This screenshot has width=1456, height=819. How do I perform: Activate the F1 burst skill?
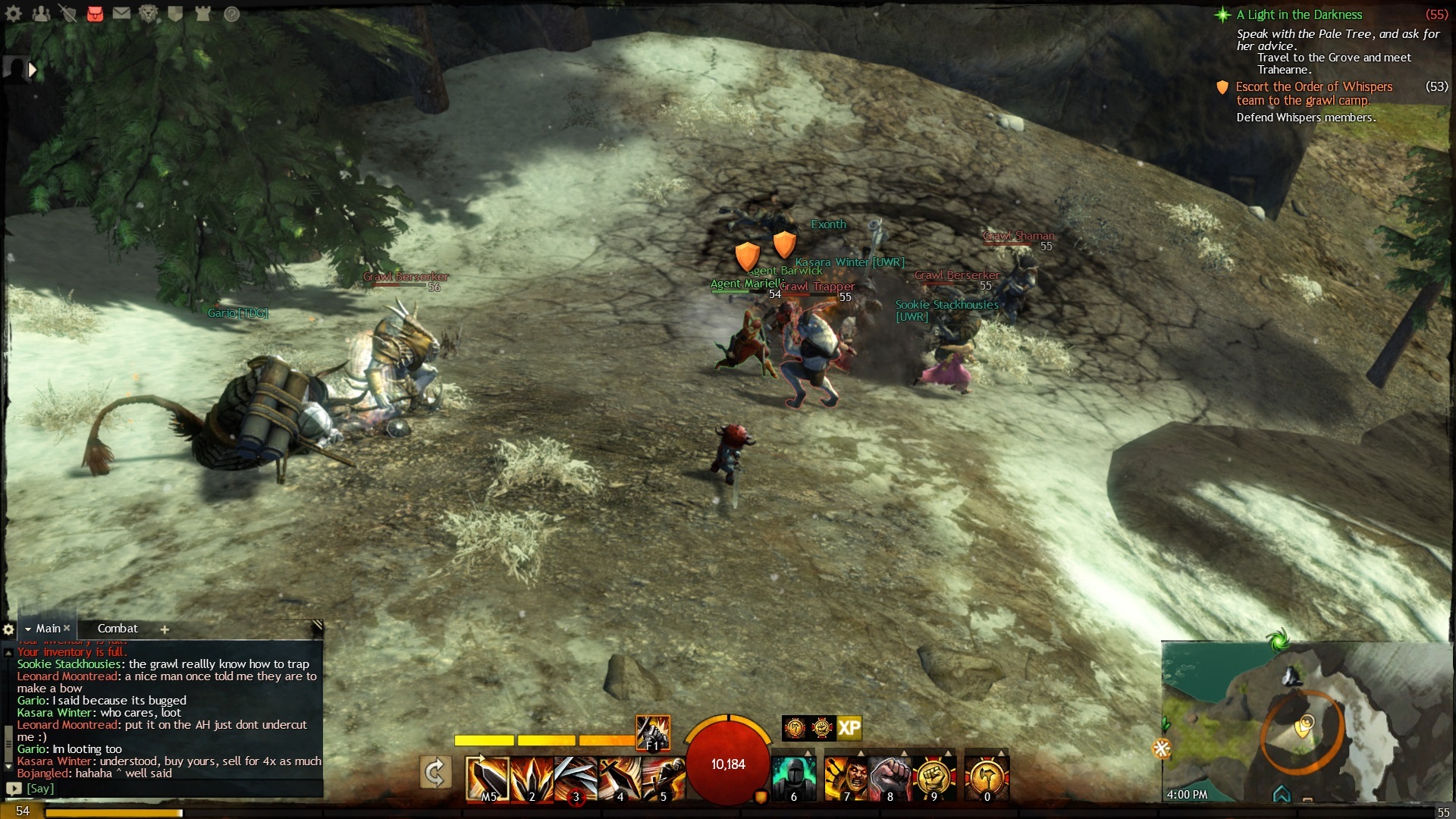652,733
